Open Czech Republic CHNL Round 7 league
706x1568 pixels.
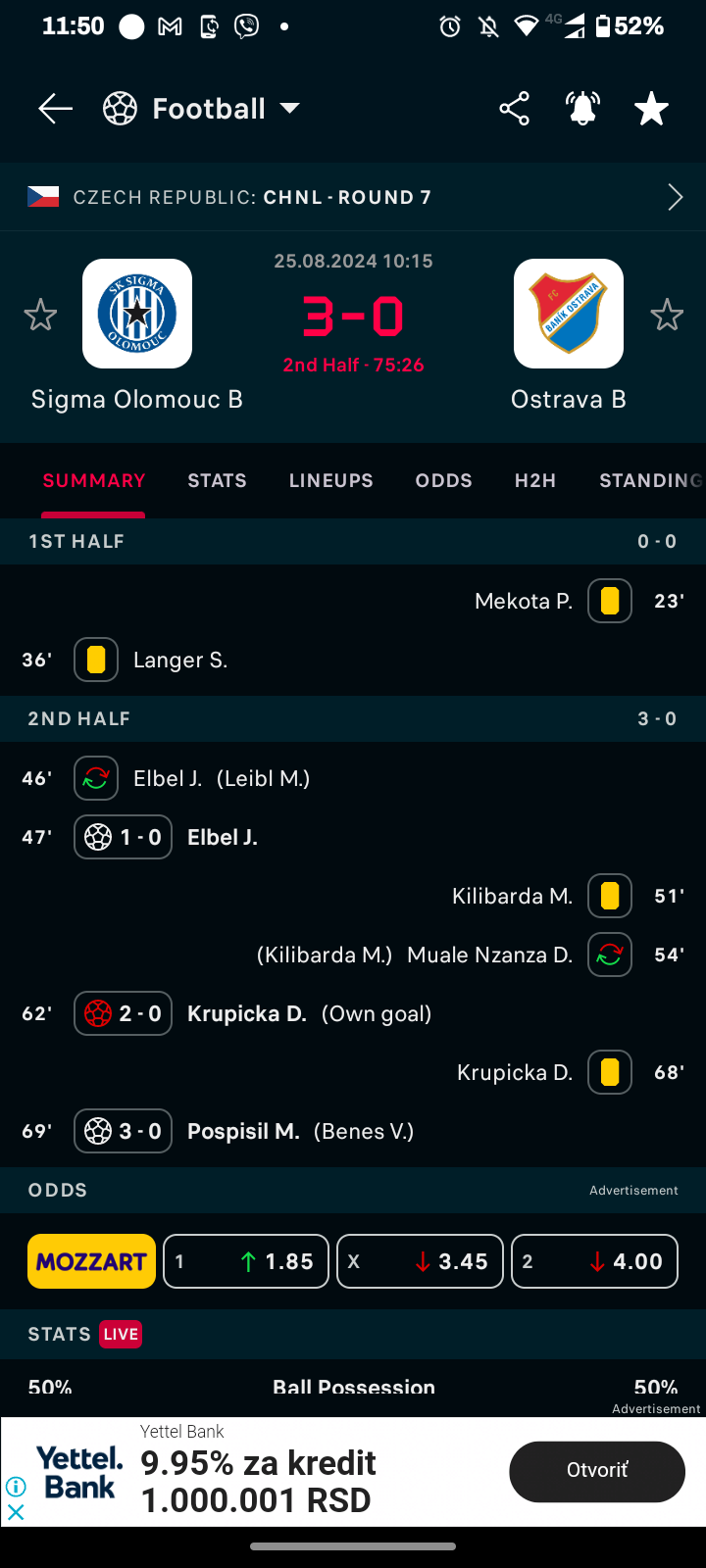[353, 197]
